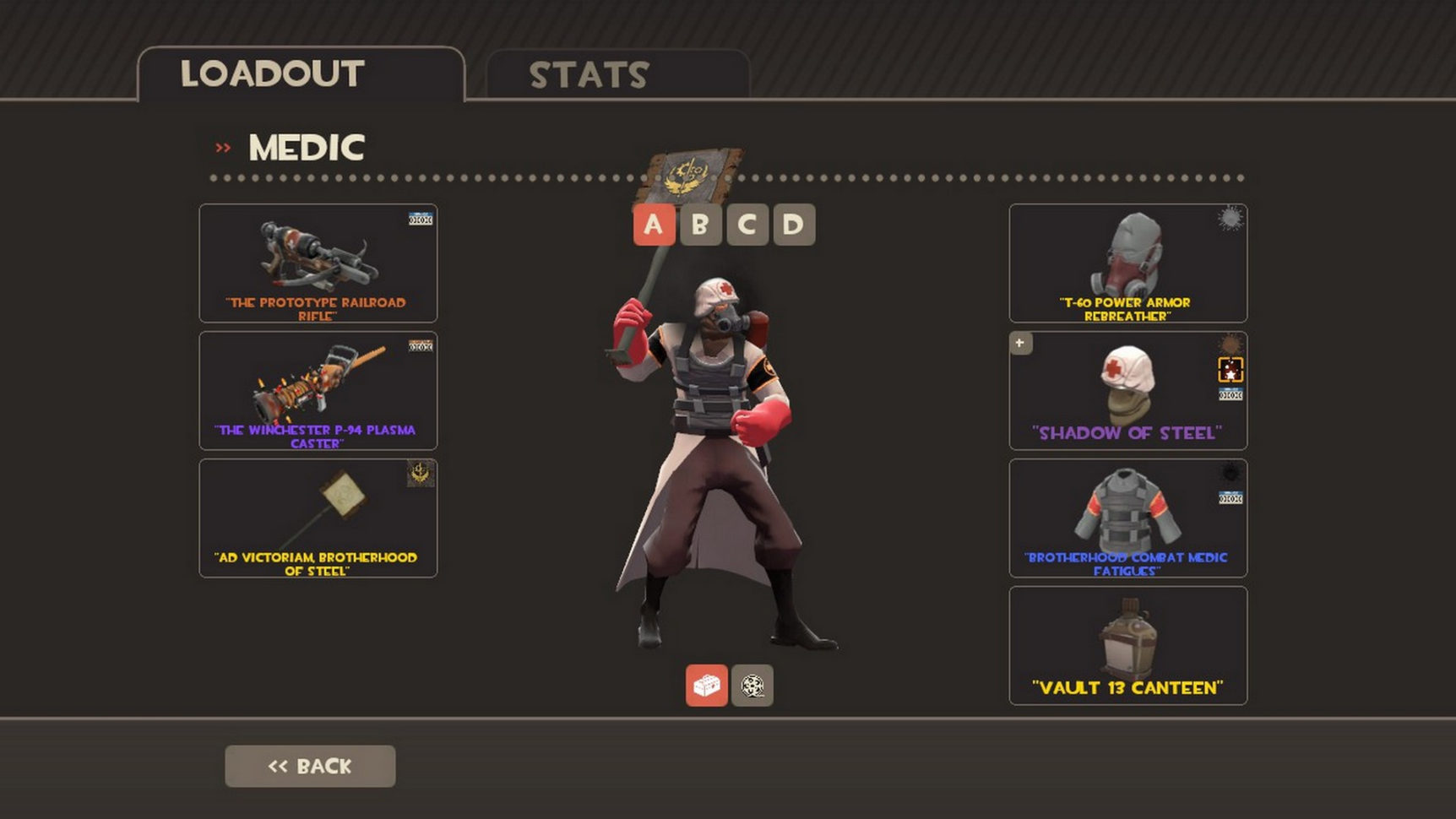The height and width of the screenshot is (819, 1456).
Task: Choose loadout preset A
Action: coord(654,225)
